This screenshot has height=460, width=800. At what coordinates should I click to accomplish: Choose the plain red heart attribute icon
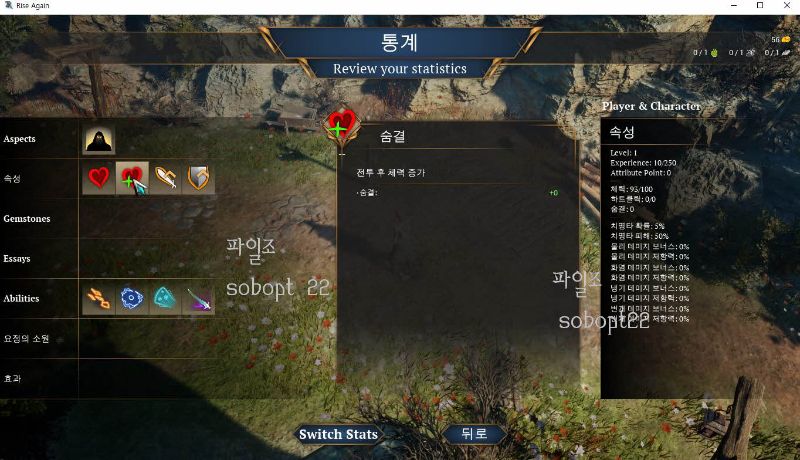tap(99, 178)
